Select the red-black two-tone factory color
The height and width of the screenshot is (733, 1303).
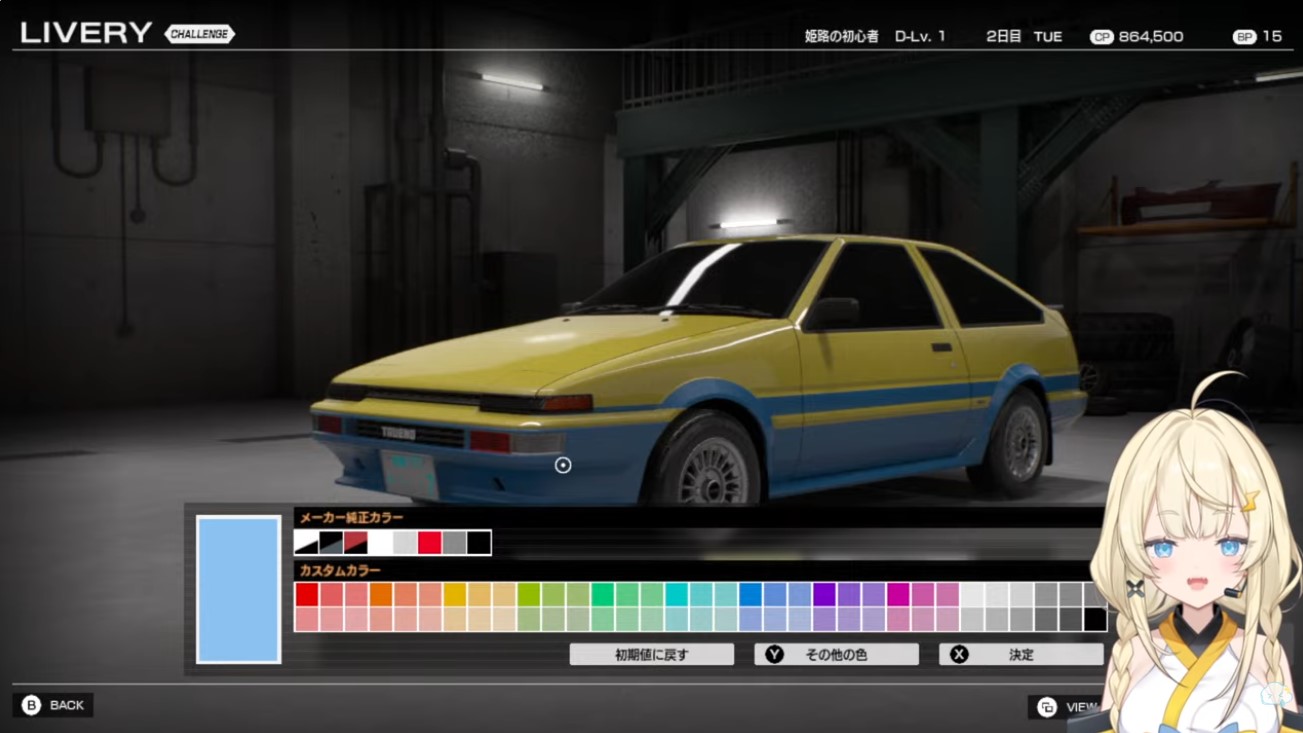356,543
